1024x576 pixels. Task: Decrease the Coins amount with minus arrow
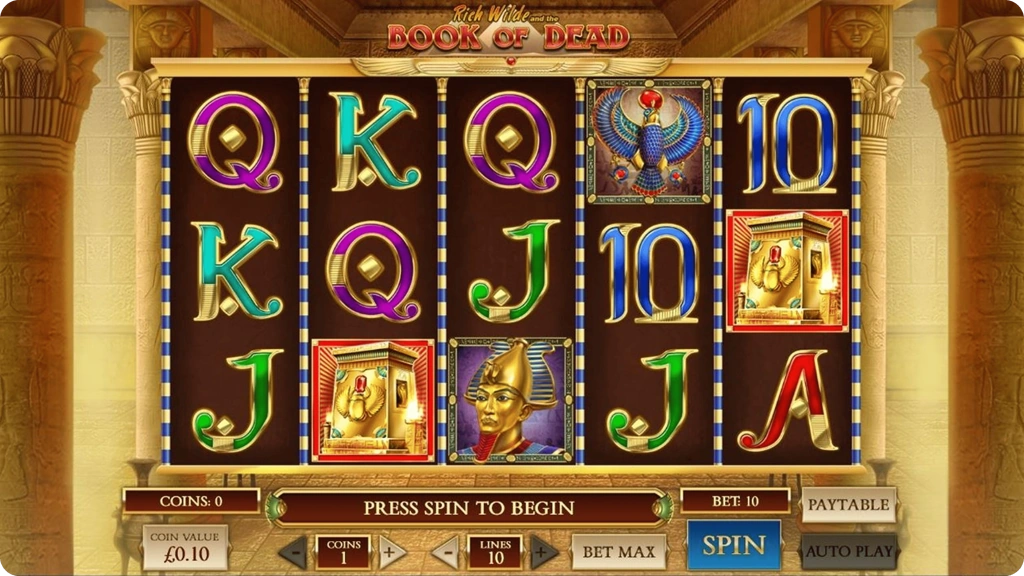(293, 551)
